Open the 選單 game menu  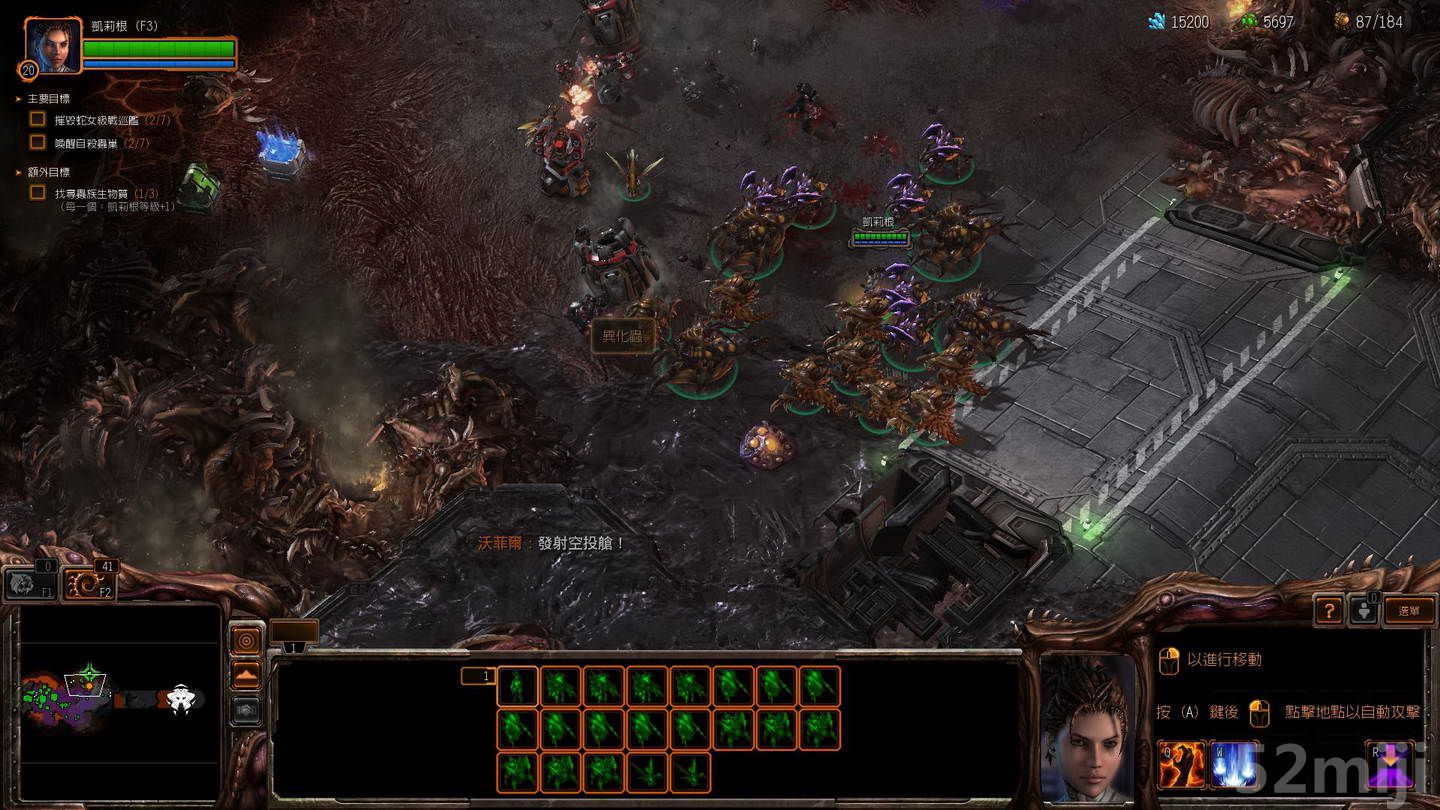(1411, 610)
